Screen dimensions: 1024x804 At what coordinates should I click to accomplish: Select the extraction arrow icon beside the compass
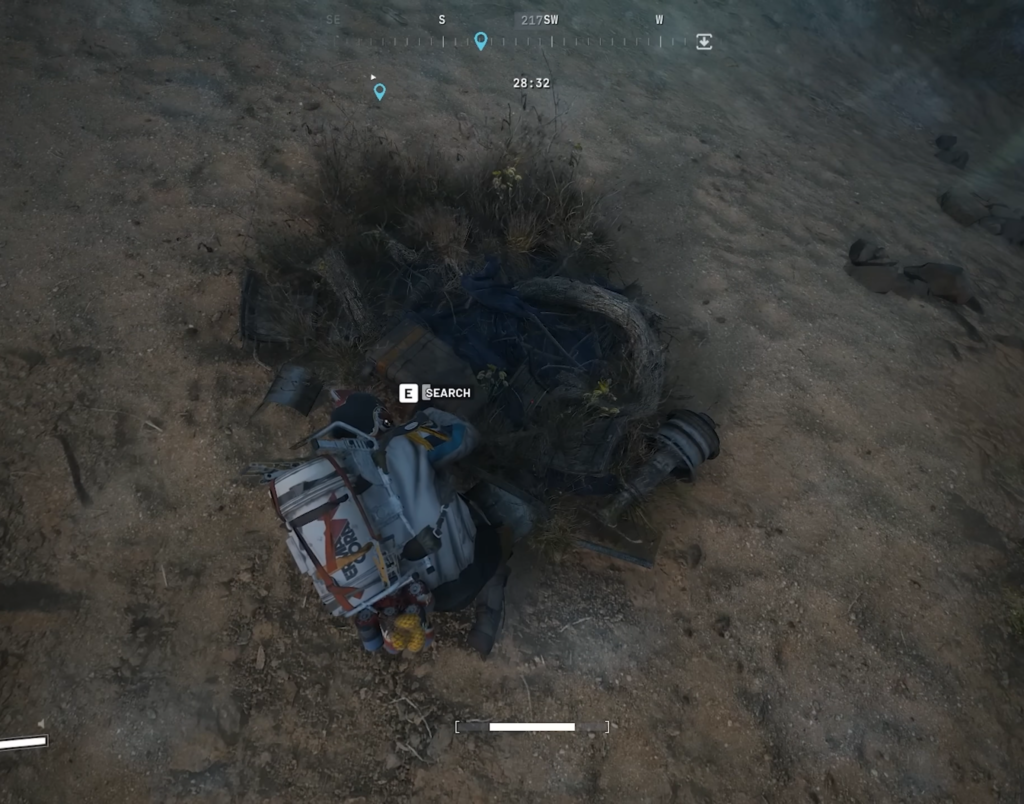click(x=704, y=41)
